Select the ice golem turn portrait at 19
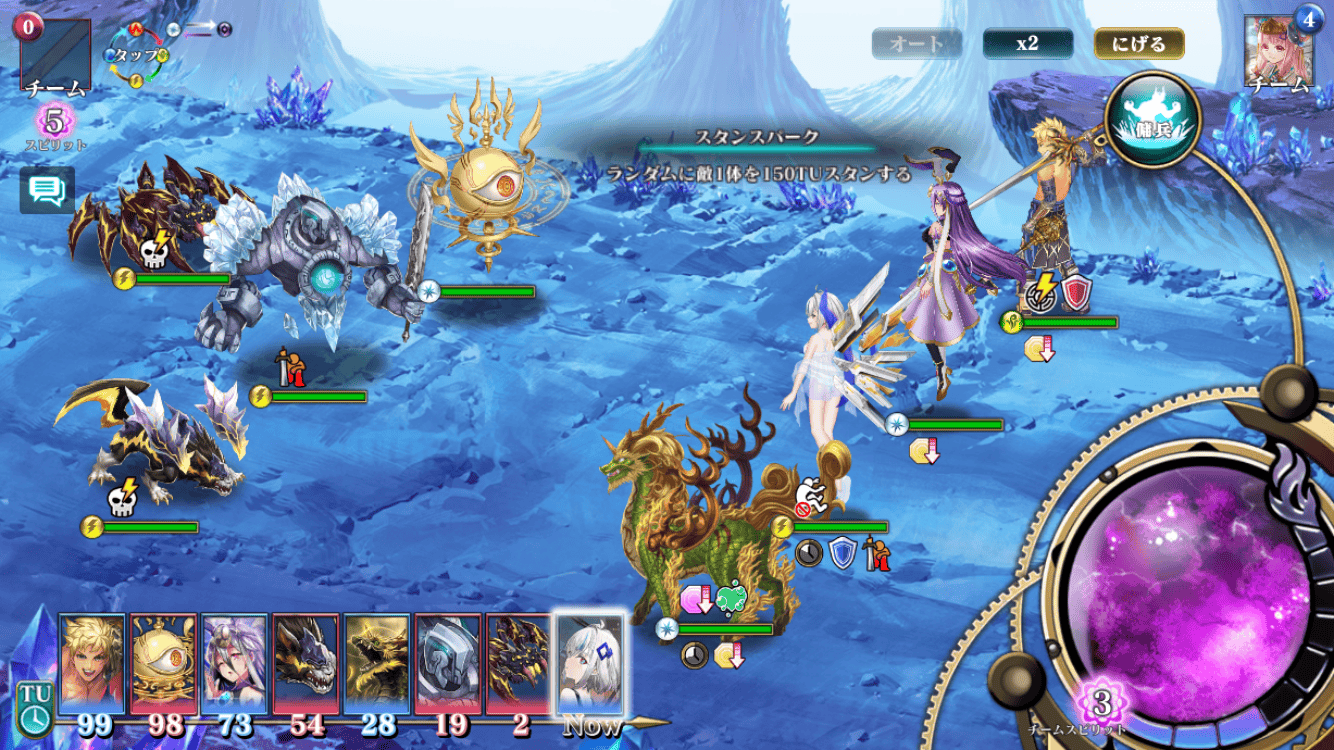This screenshot has height=750, width=1334. click(x=447, y=664)
